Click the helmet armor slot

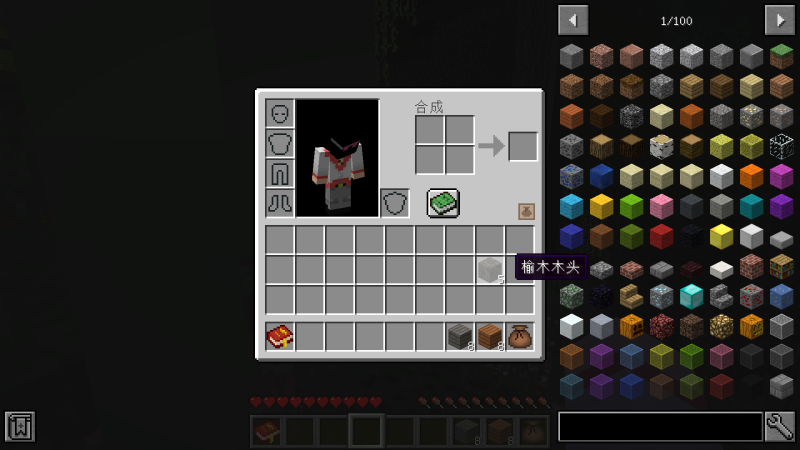(280, 114)
